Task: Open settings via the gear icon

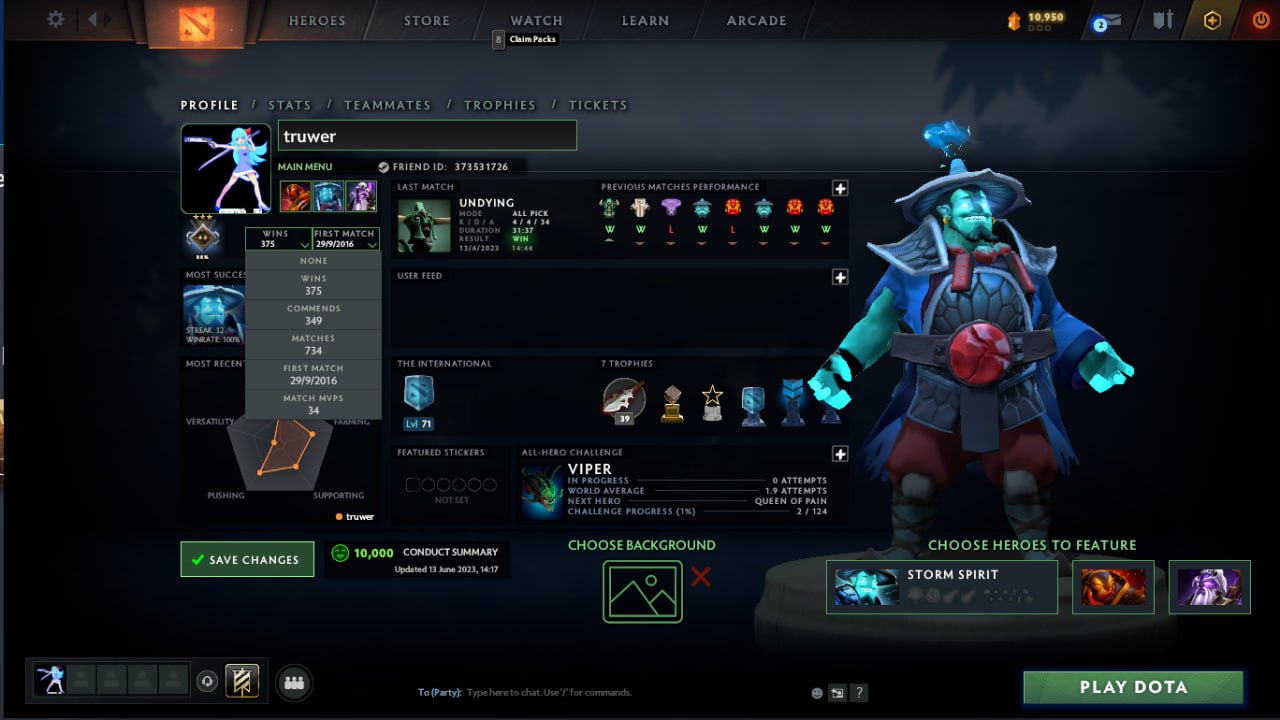Action: (x=55, y=19)
